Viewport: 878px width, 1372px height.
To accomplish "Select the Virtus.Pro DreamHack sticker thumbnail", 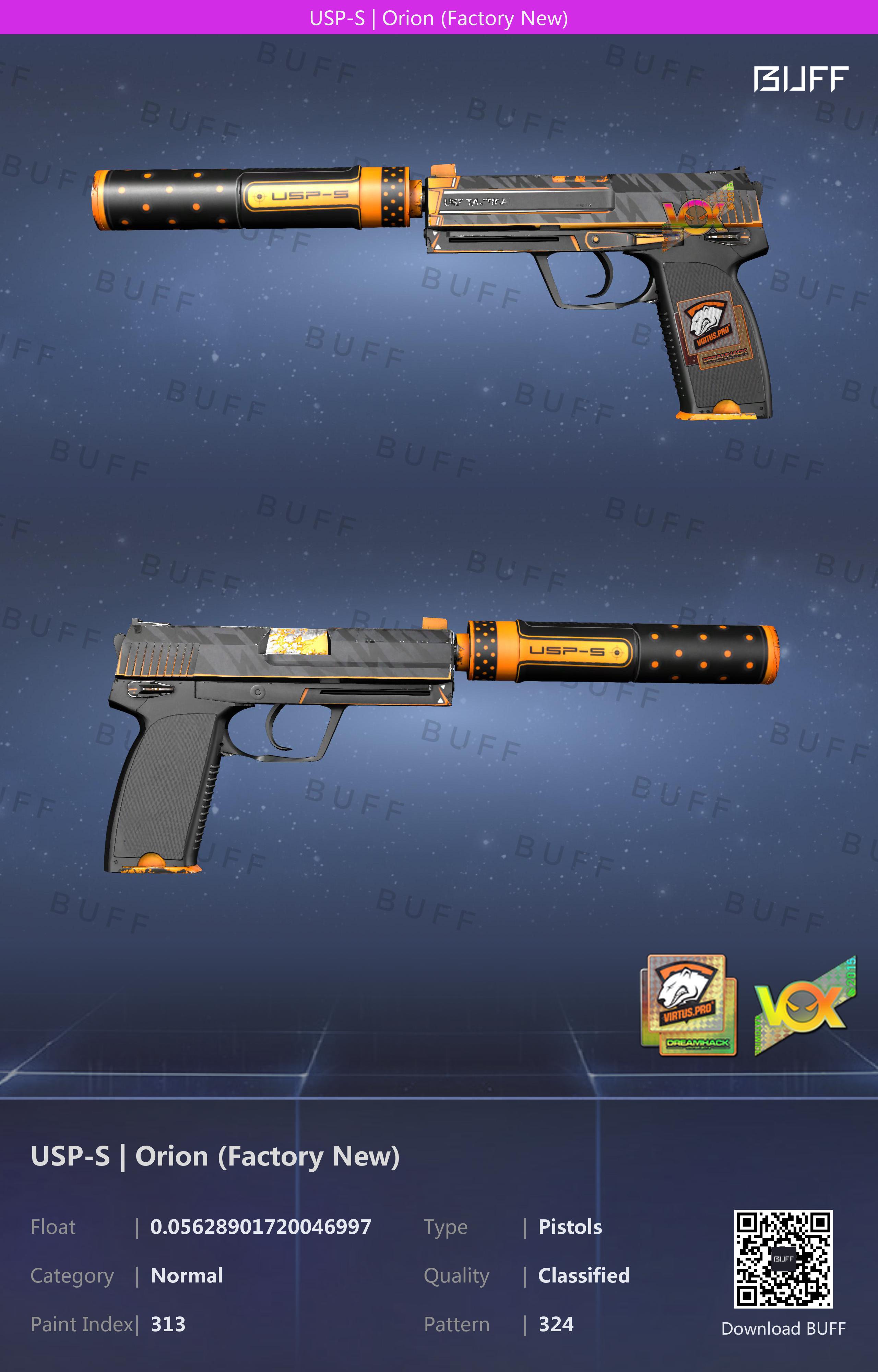I will 689,1005.
